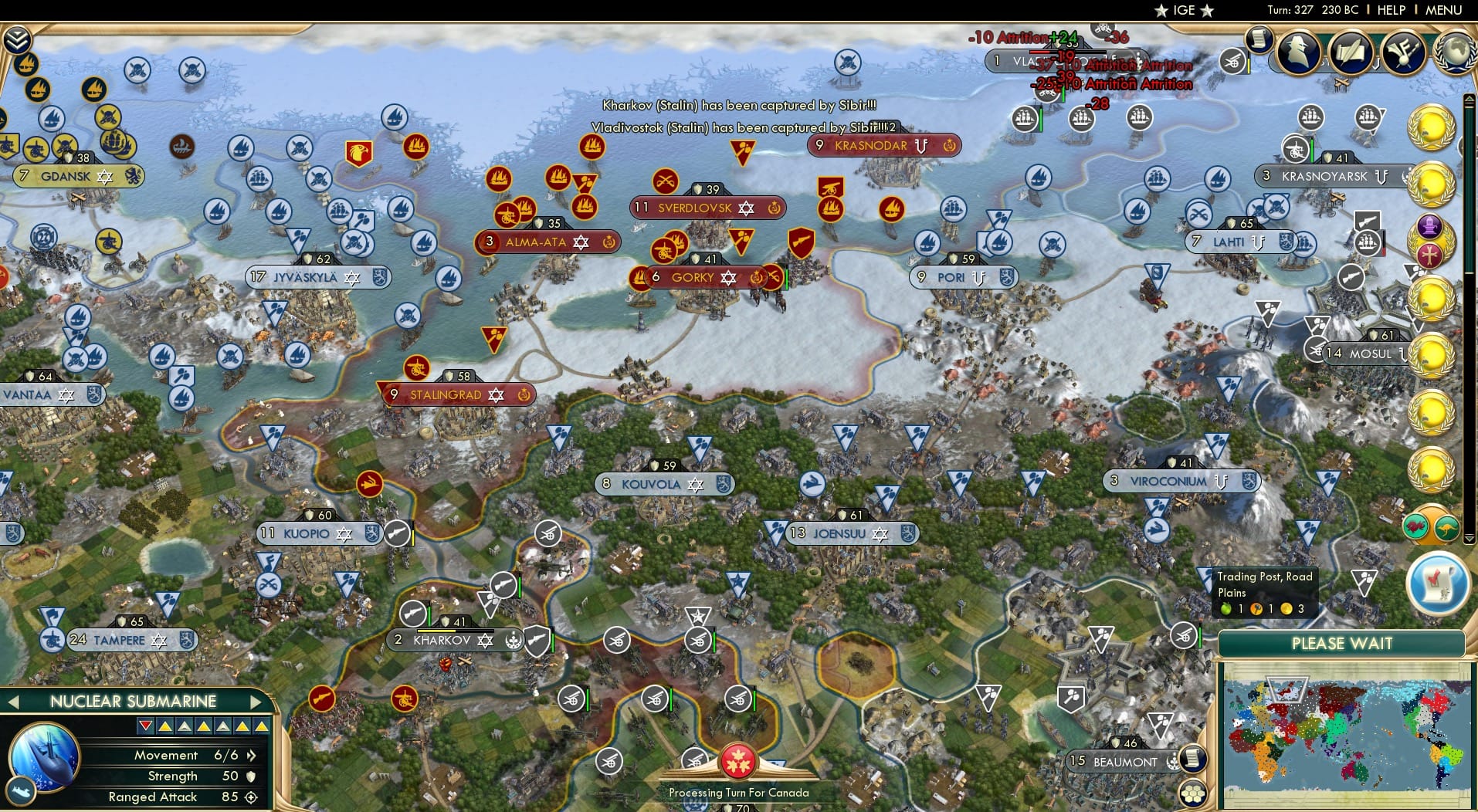Click the Strength shield icon in unit panel
Viewport: 1478px width, 812px height.
[250, 776]
